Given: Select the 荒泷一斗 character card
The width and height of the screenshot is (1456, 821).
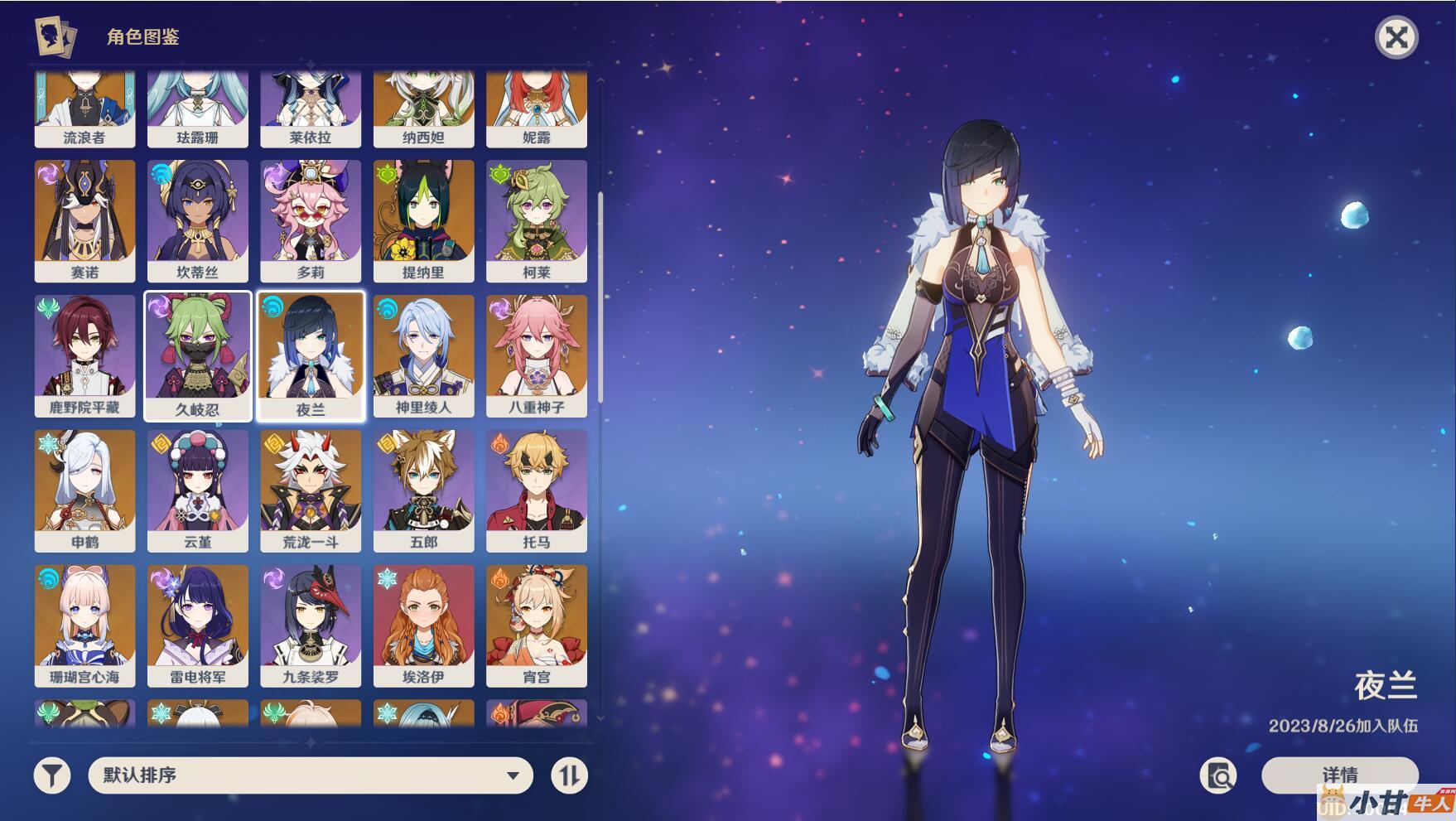Looking at the screenshot, I should pyautogui.click(x=311, y=491).
